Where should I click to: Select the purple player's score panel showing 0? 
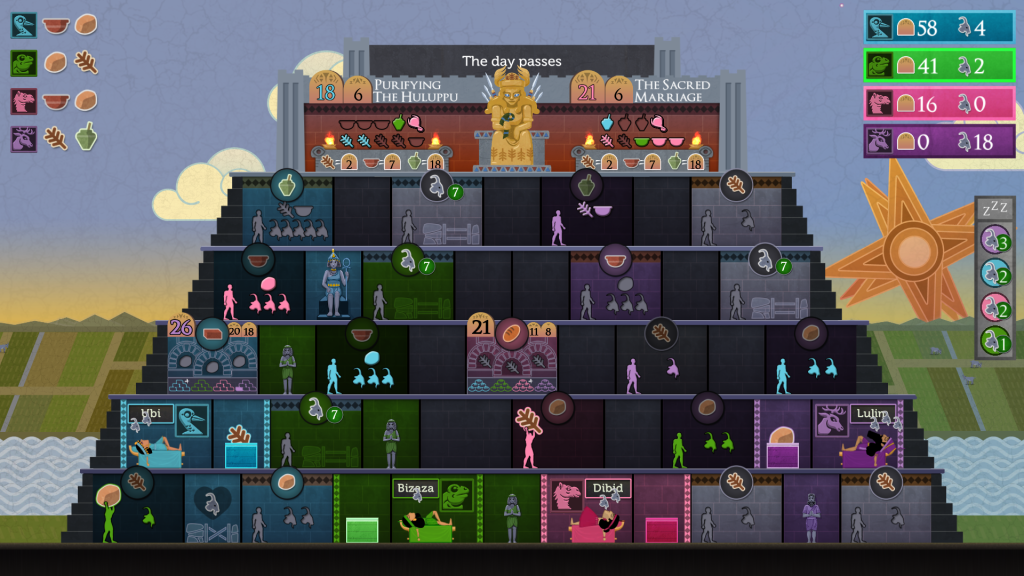tap(939, 142)
